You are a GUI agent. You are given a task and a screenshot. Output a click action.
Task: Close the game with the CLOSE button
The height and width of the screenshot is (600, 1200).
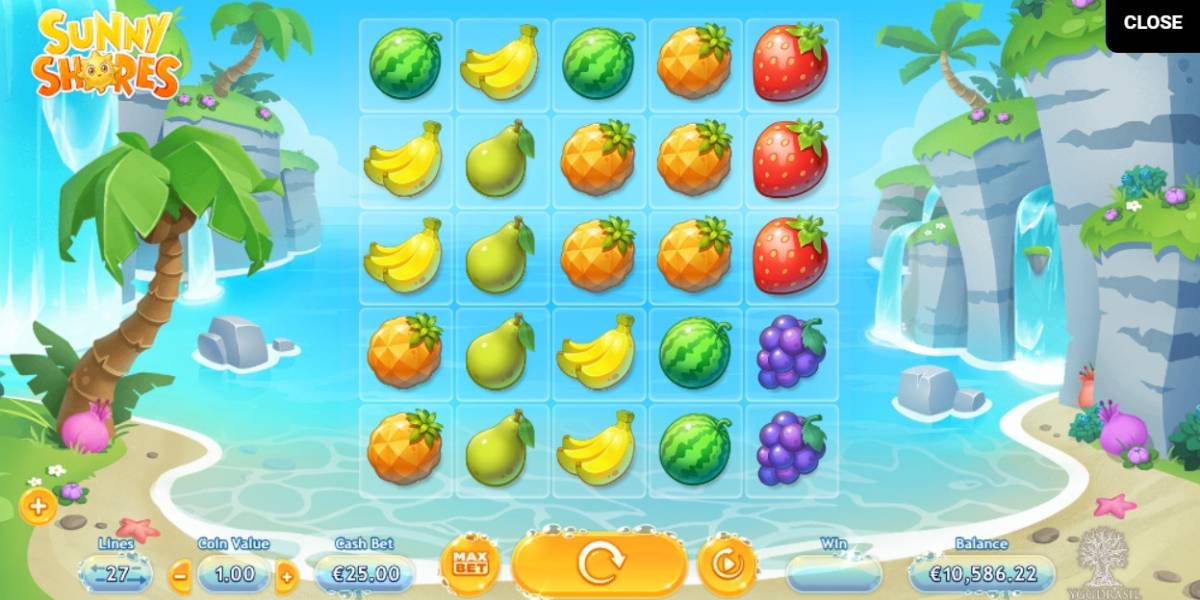point(1152,23)
